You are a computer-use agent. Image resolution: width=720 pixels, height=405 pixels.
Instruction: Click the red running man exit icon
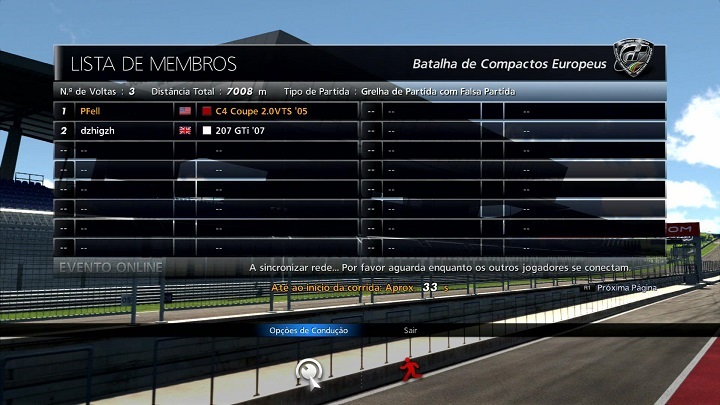pos(408,371)
